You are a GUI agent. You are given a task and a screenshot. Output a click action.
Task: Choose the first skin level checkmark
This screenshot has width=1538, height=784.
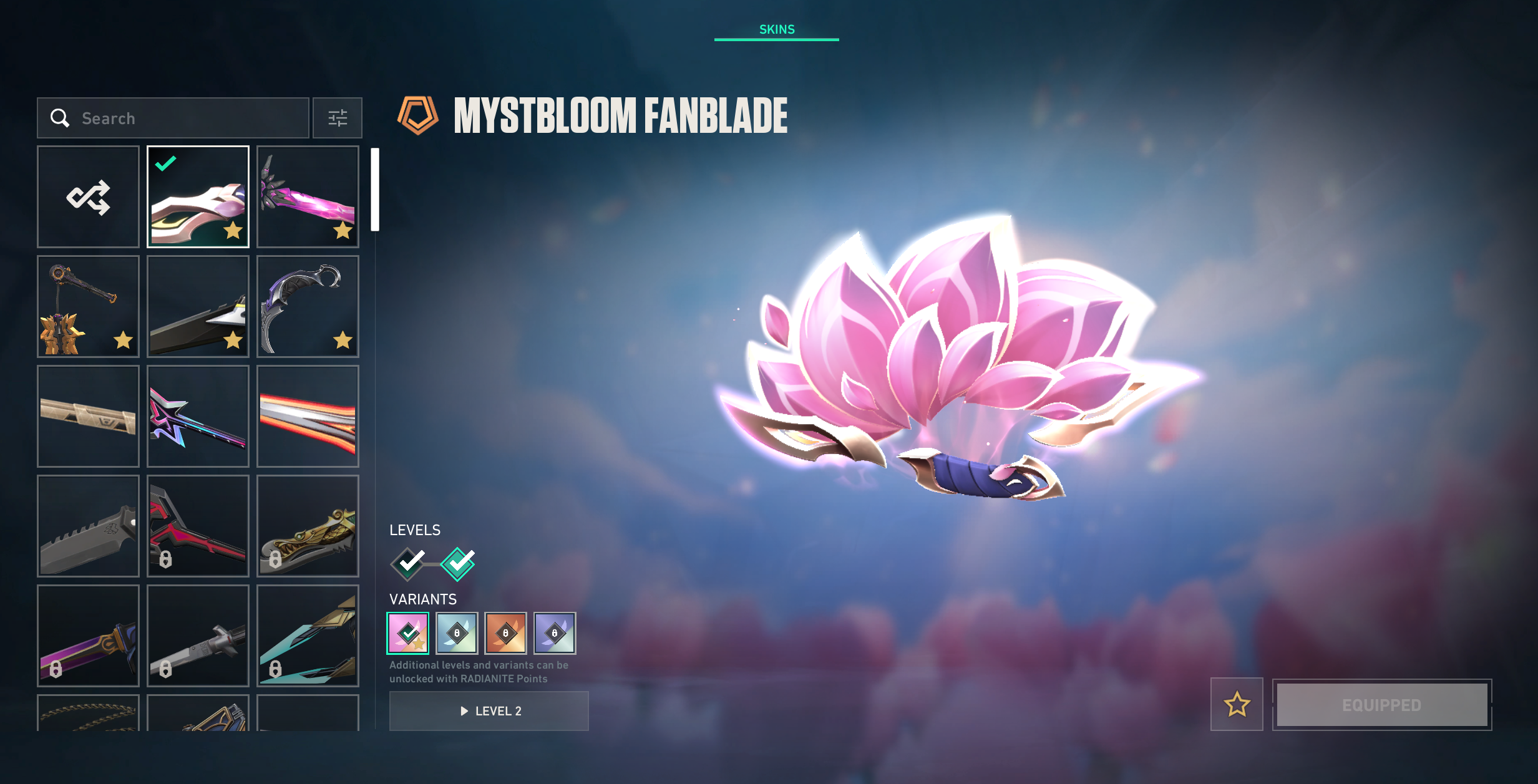click(x=409, y=564)
